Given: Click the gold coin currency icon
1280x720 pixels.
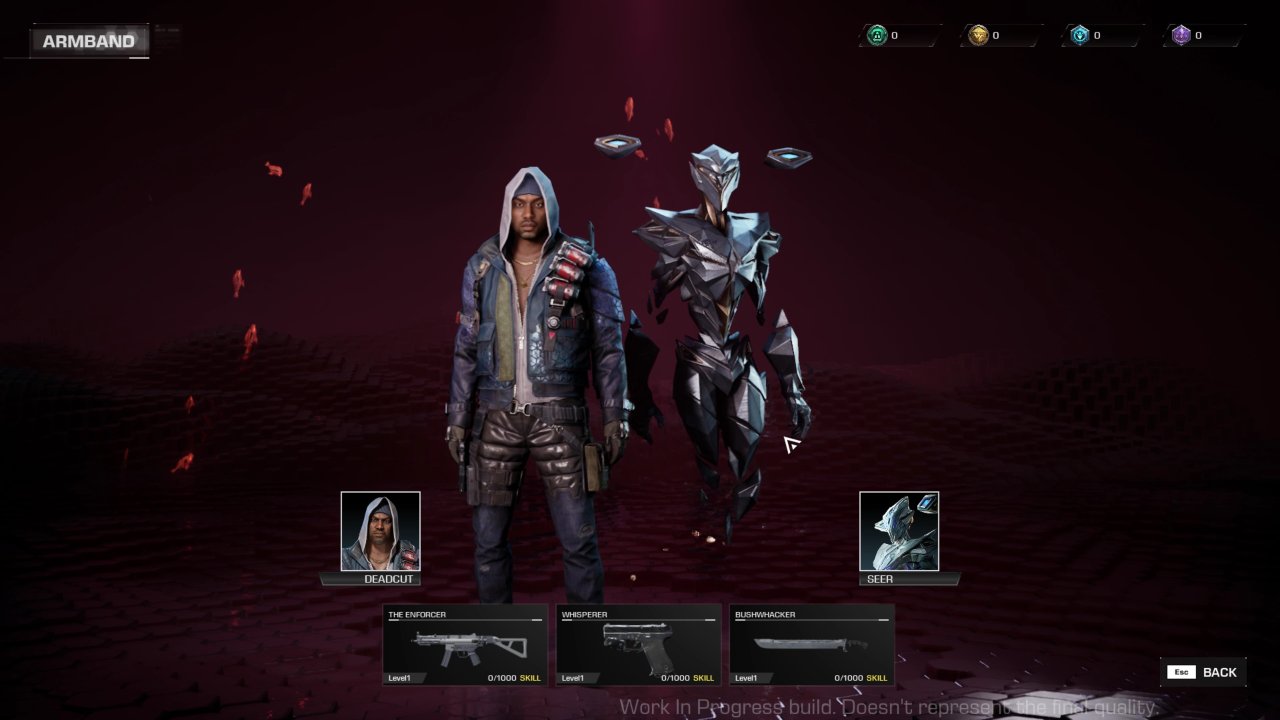Looking at the screenshot, I should point(978,34).
